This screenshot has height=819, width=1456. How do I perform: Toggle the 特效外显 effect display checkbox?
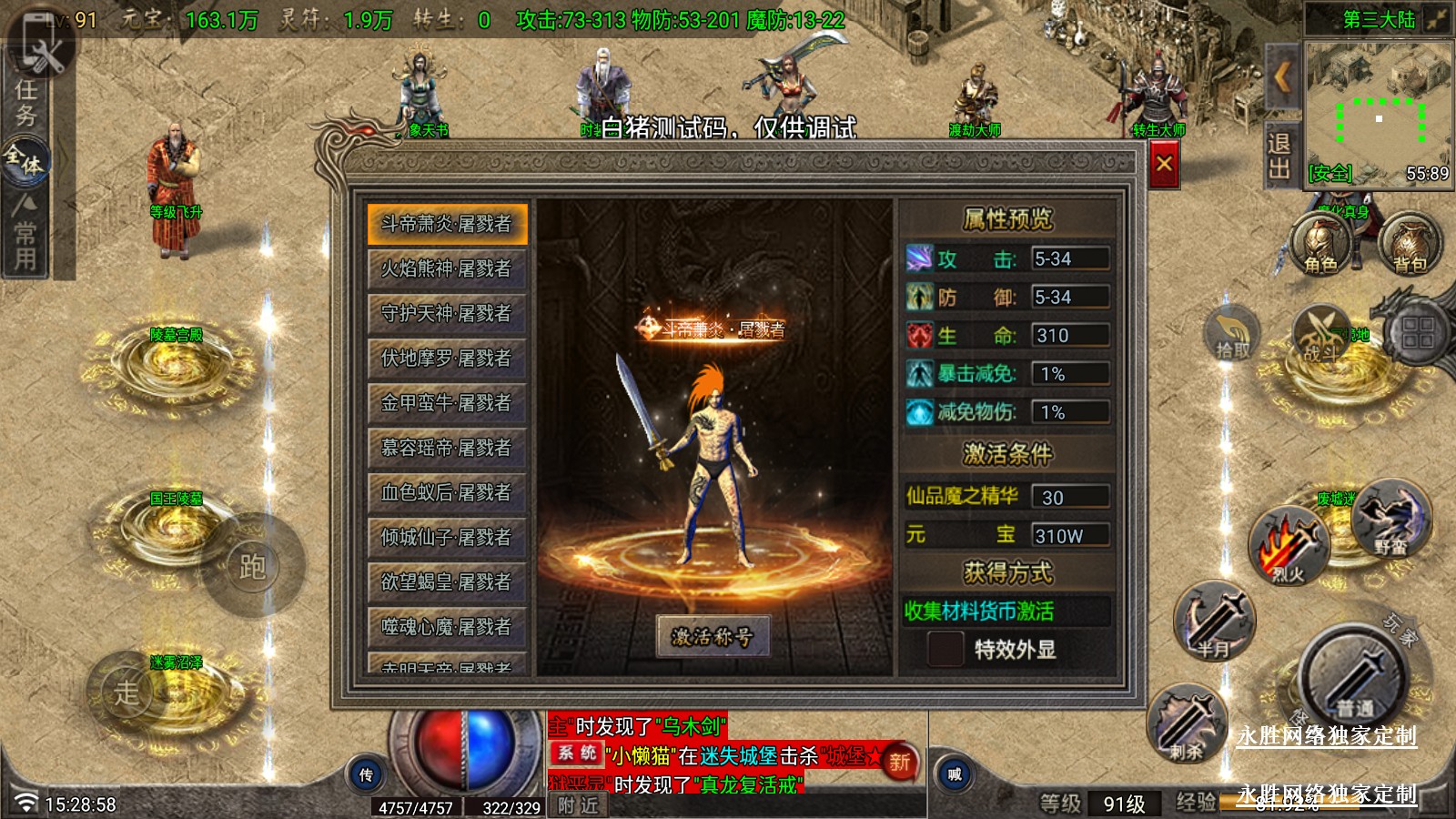tap(945, 649)
